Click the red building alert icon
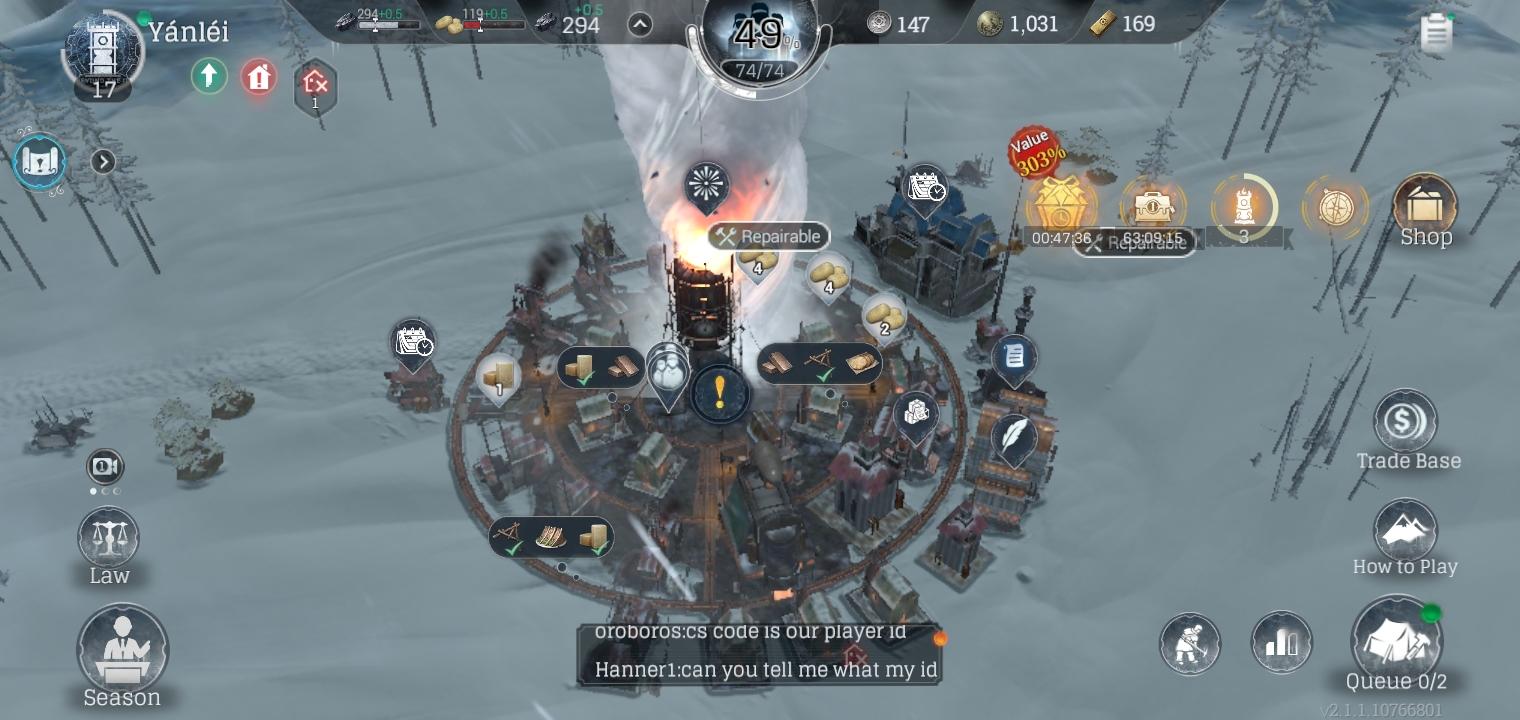Image resolution: width=1520 pixels, height=720 pixels. [x=258, y=76]
